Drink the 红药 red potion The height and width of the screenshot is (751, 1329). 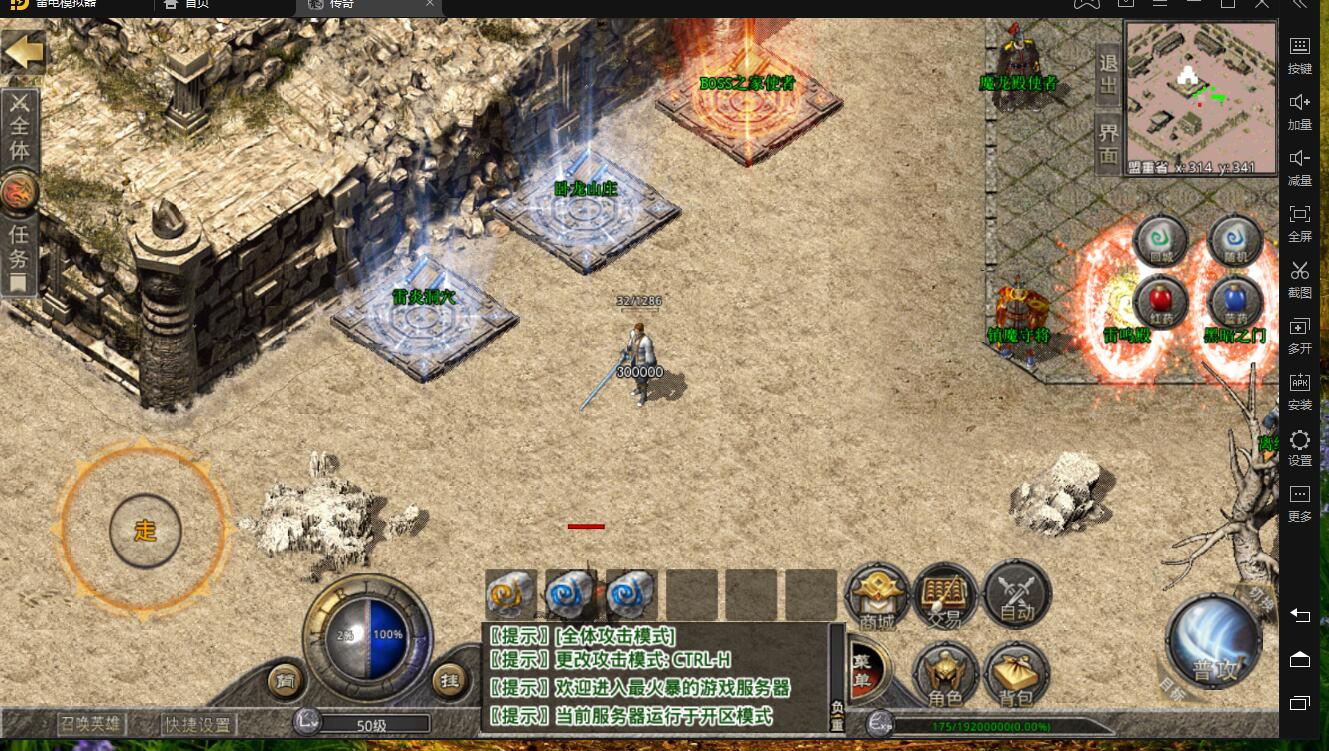(x=1160, y=302)
